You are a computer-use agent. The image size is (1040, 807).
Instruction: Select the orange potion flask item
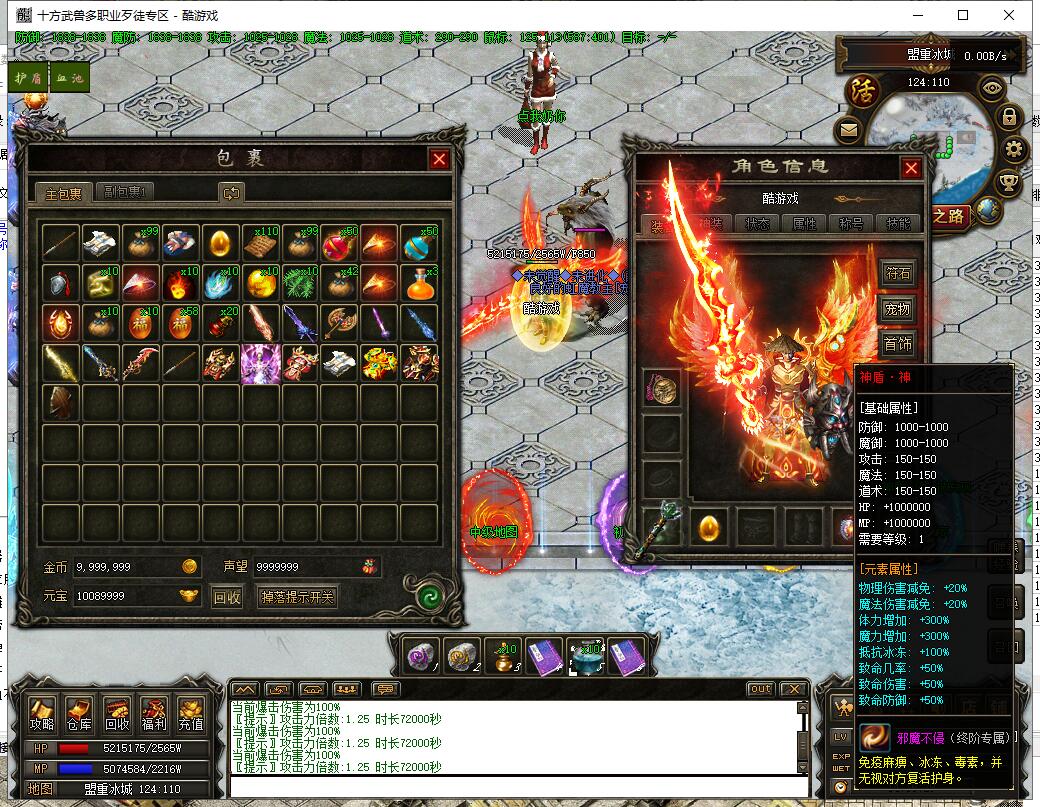[x=420, y=284]
